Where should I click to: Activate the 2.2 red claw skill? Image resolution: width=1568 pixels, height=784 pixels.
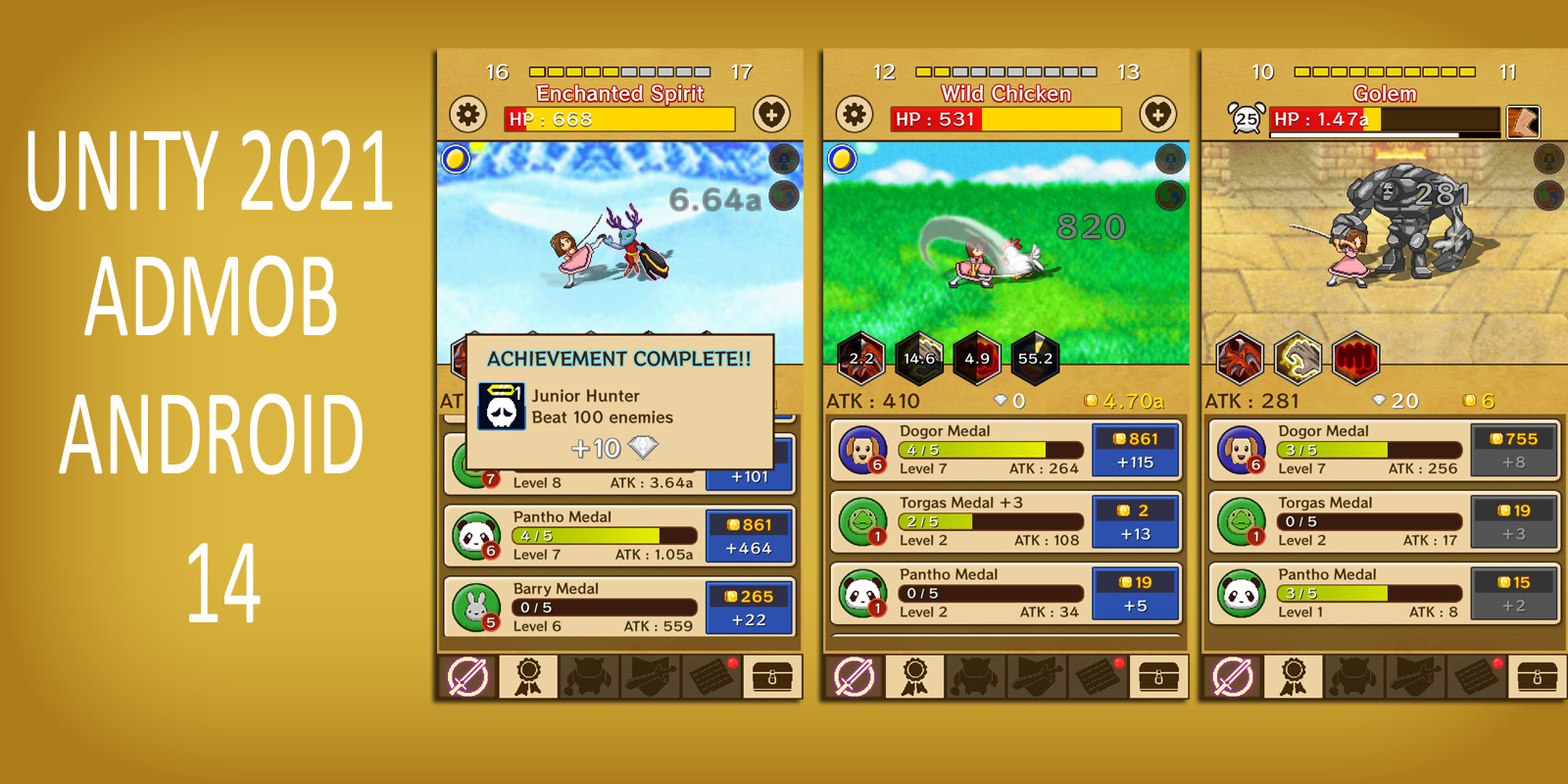tap(859, 359)
